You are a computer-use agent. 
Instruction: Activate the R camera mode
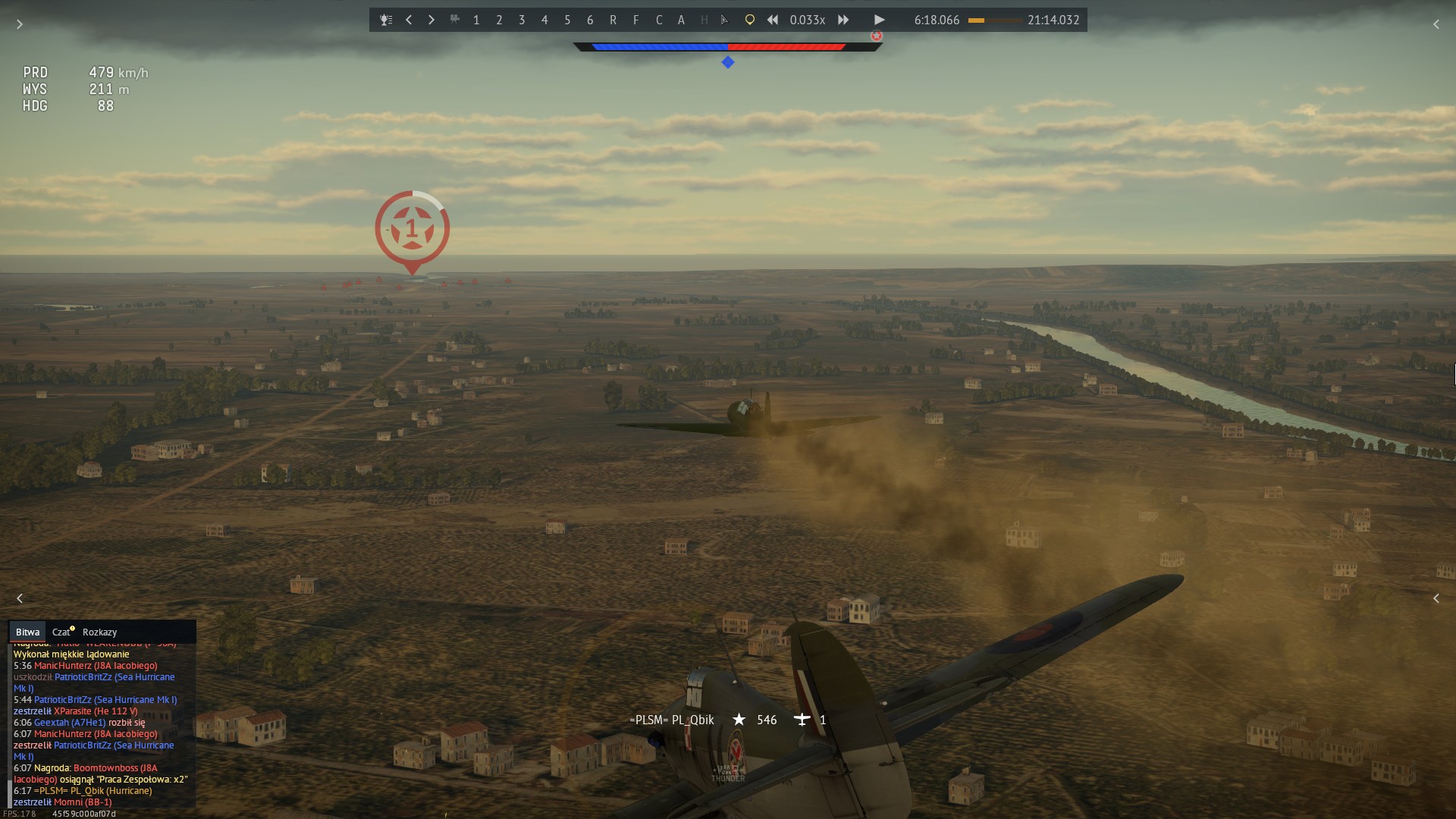coord(613,20)
